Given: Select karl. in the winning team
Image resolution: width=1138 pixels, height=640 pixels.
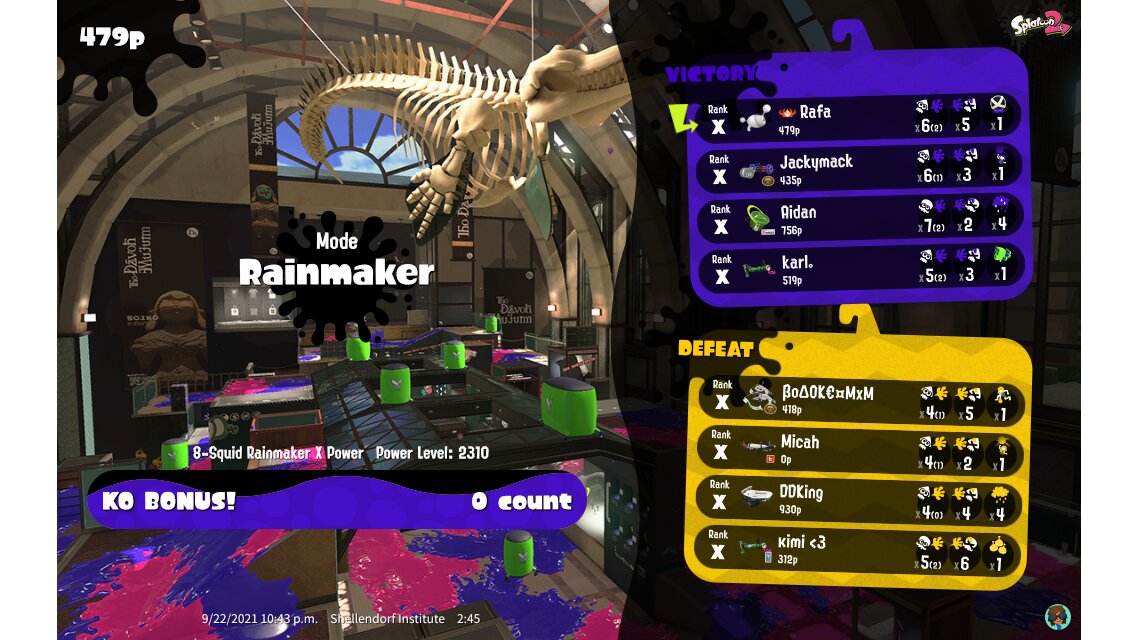Looking at the screenshot, I should pos(860,269).
